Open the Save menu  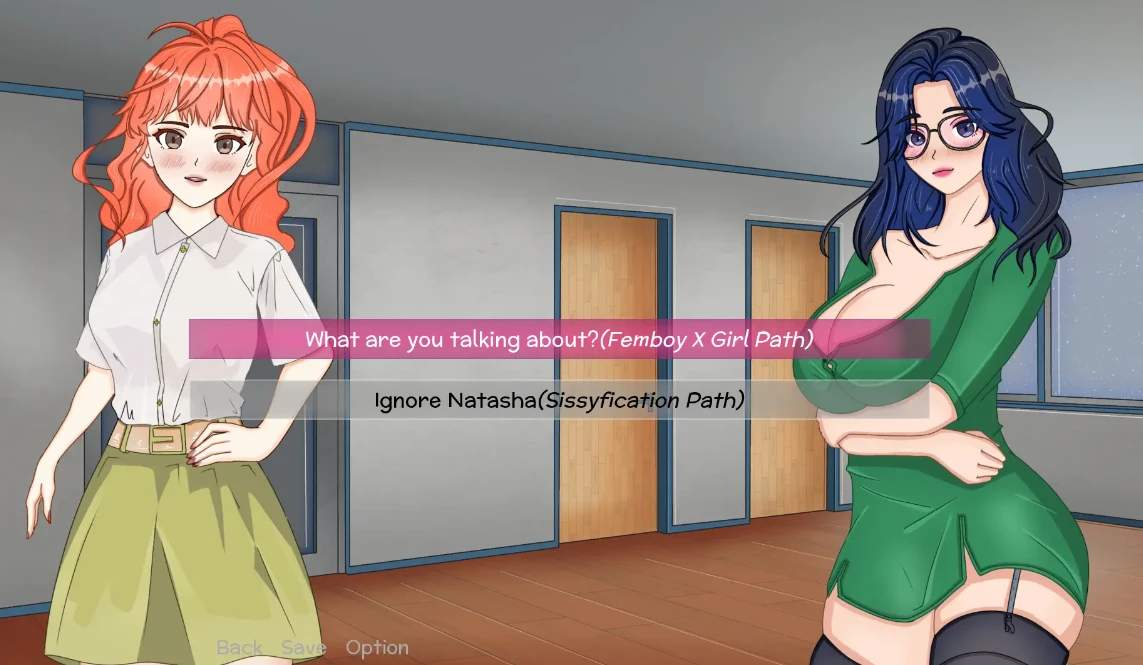(304, 648)
